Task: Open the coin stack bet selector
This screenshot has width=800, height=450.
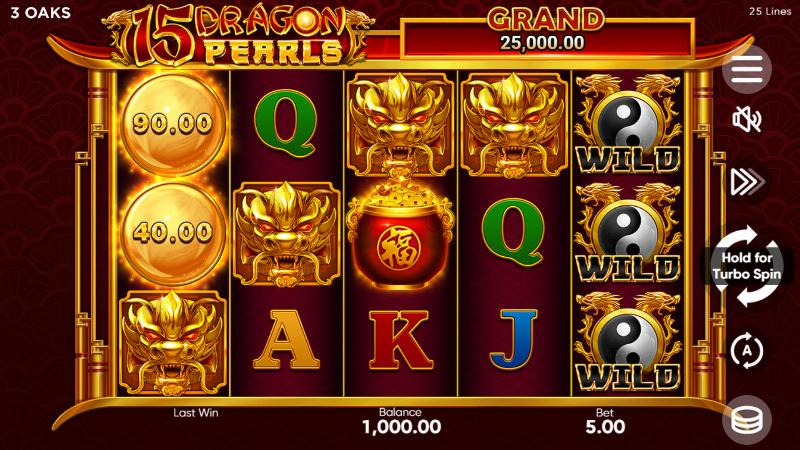Action: click(x=746, y=419)
